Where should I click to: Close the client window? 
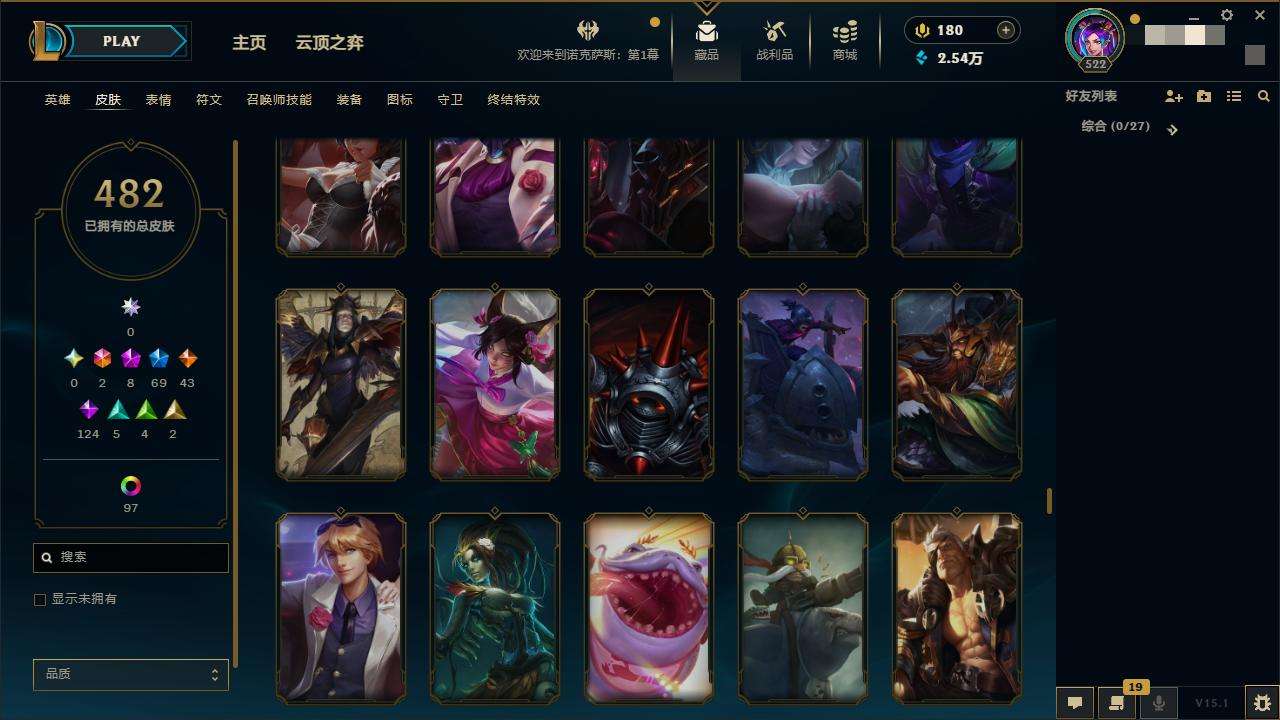[1260, 15]
